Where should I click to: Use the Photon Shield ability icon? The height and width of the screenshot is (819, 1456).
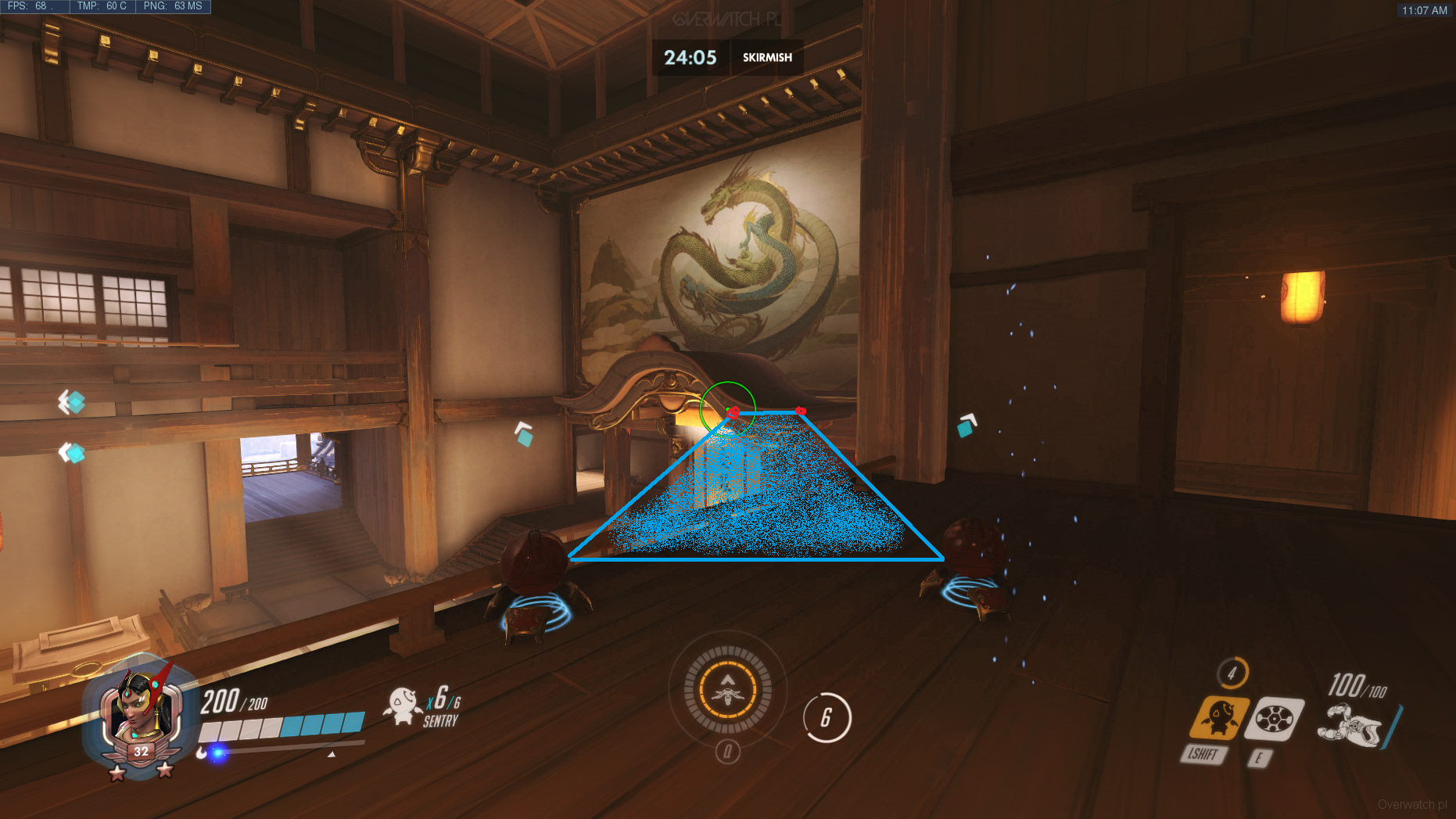pyautogui.click(x=1273, y=718)
